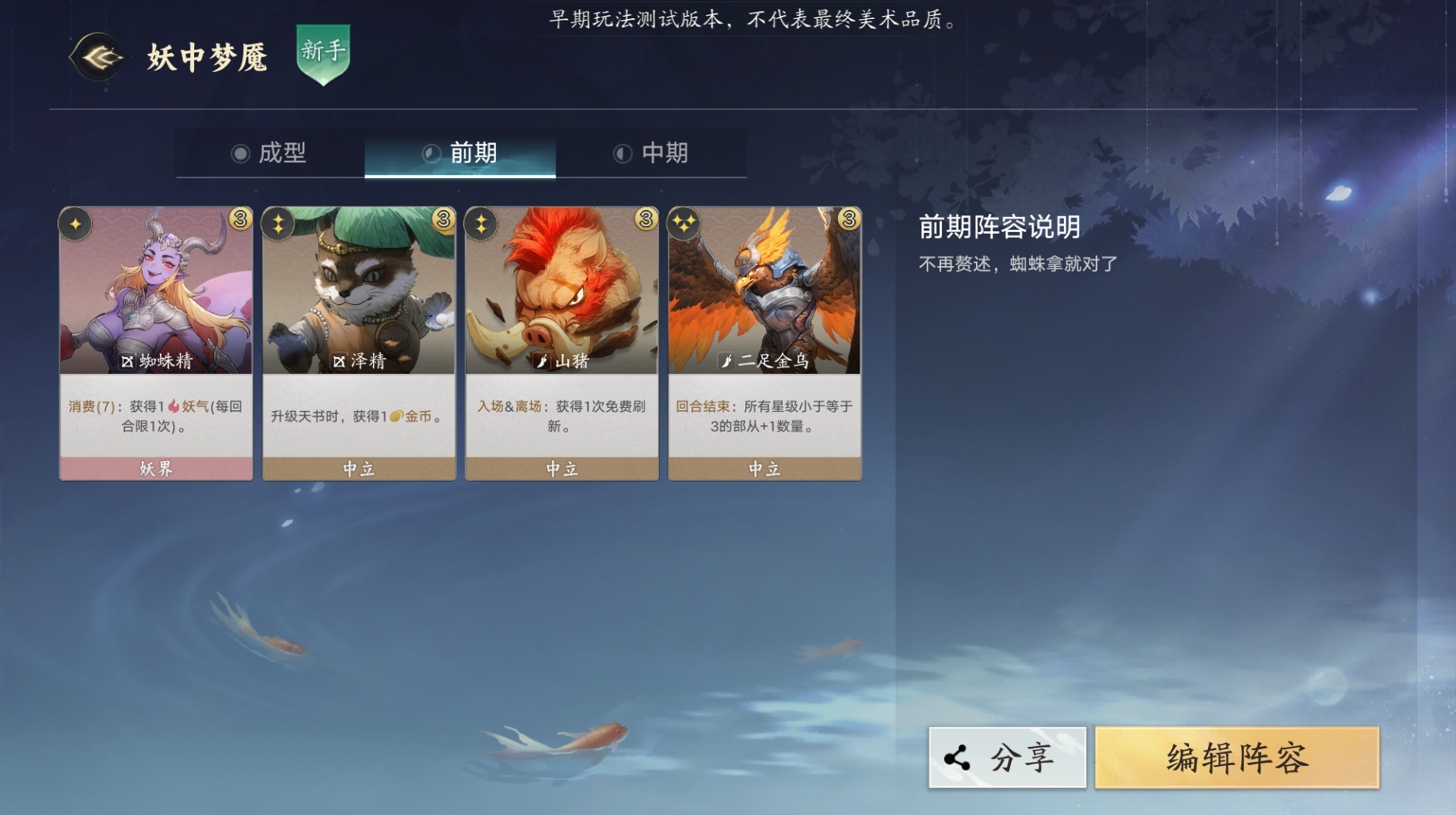Select the crescent indicator on 前期 tab

coord(432,154)
